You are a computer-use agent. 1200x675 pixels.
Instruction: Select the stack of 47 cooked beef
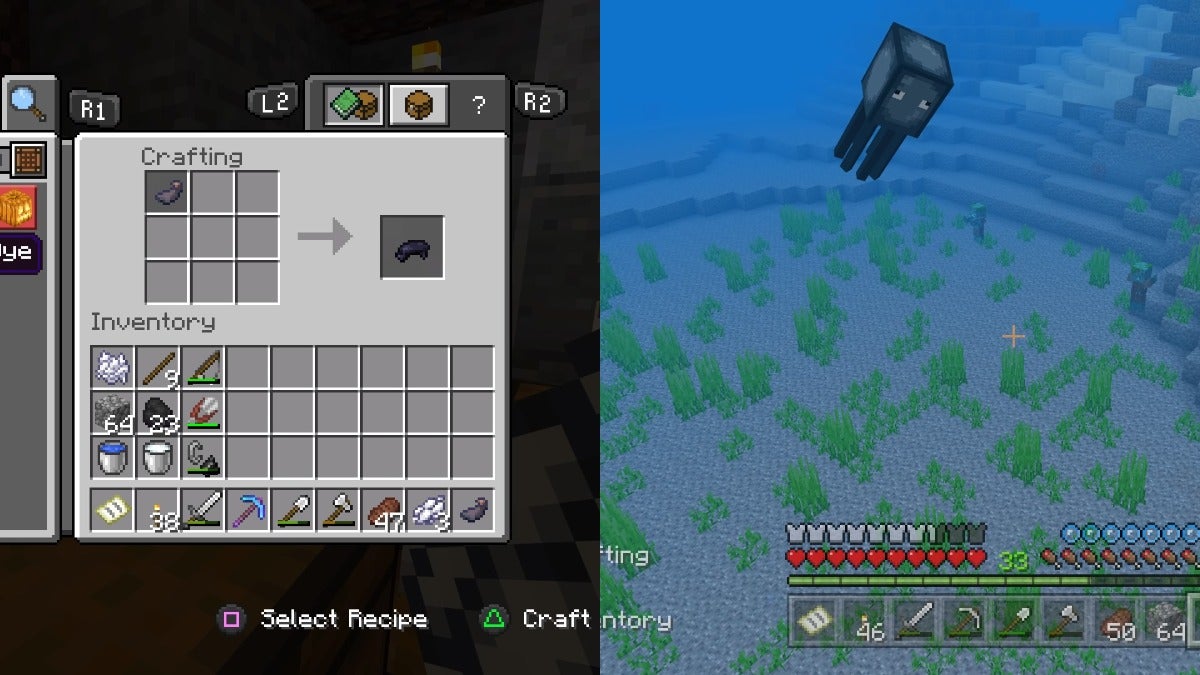point(383,510)
